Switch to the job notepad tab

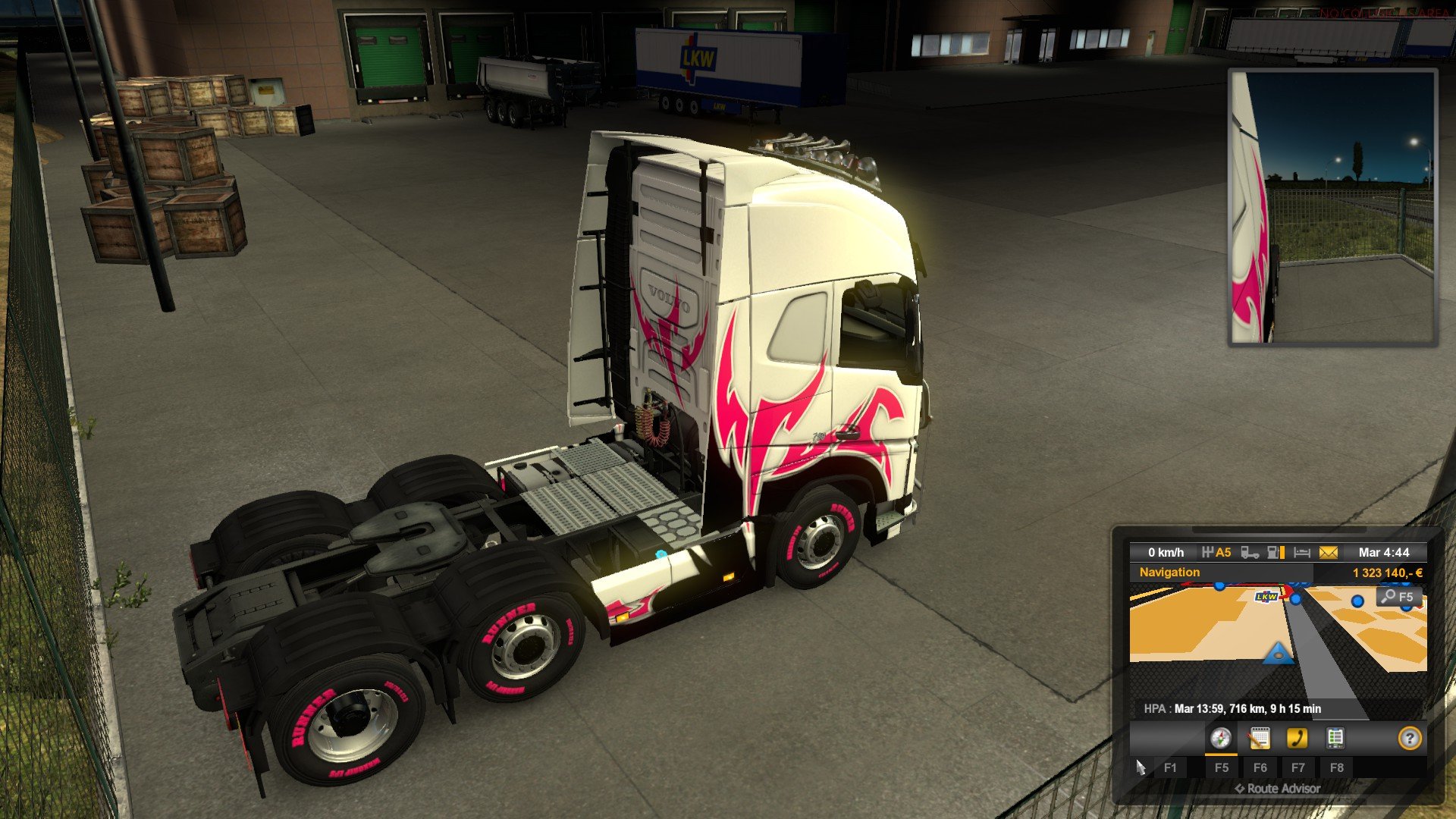point(1259,738)
